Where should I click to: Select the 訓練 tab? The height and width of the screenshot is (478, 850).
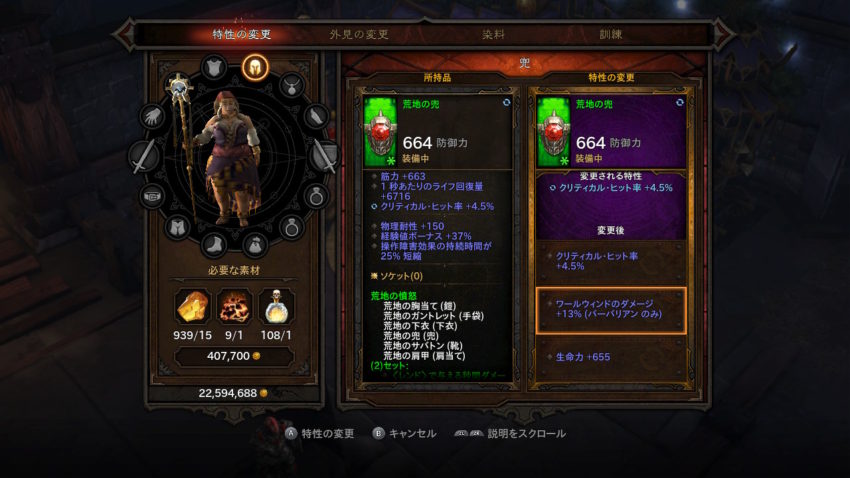[x=610, y=34]
